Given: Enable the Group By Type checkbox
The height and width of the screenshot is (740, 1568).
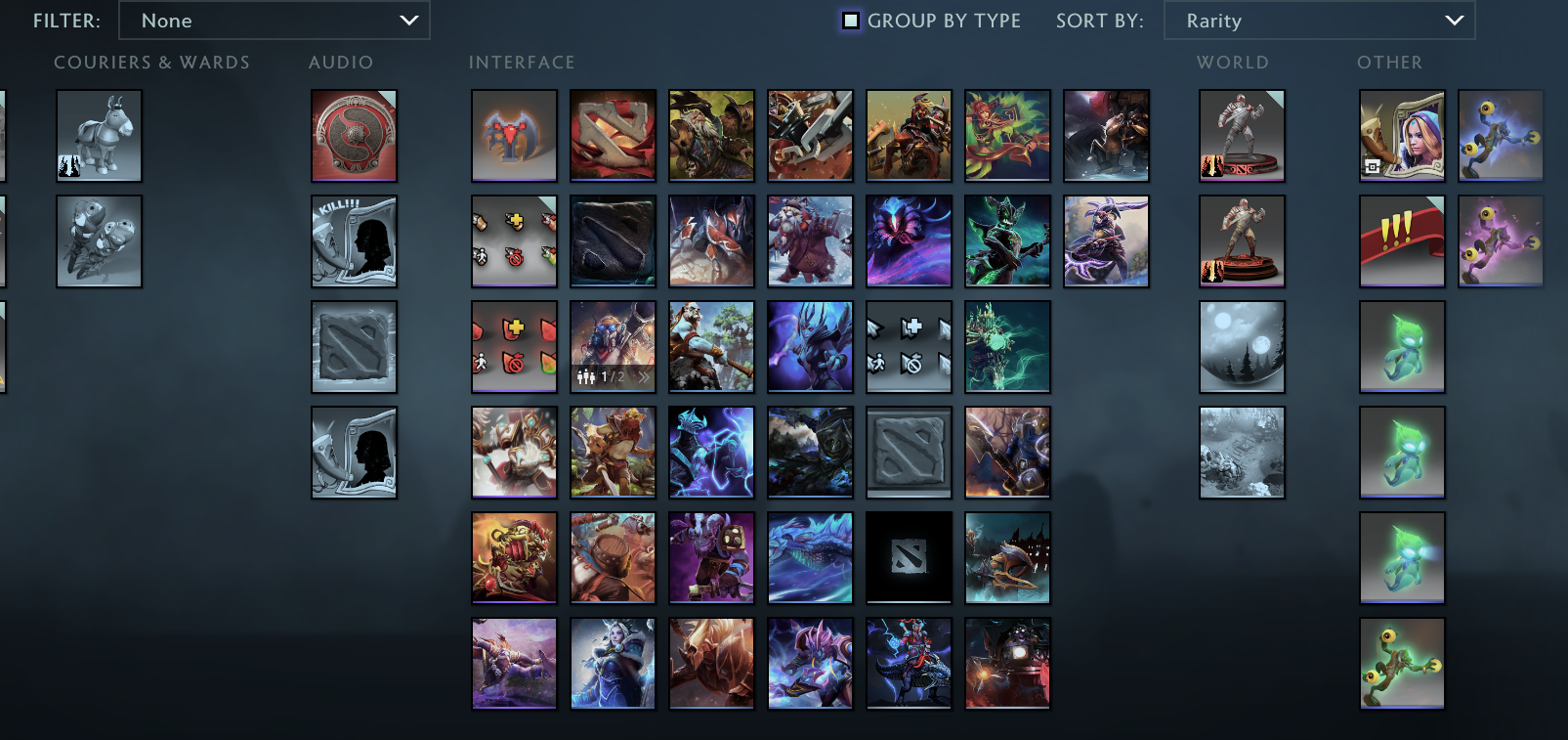Looking at the screenshot, I should tap(853, 20).
